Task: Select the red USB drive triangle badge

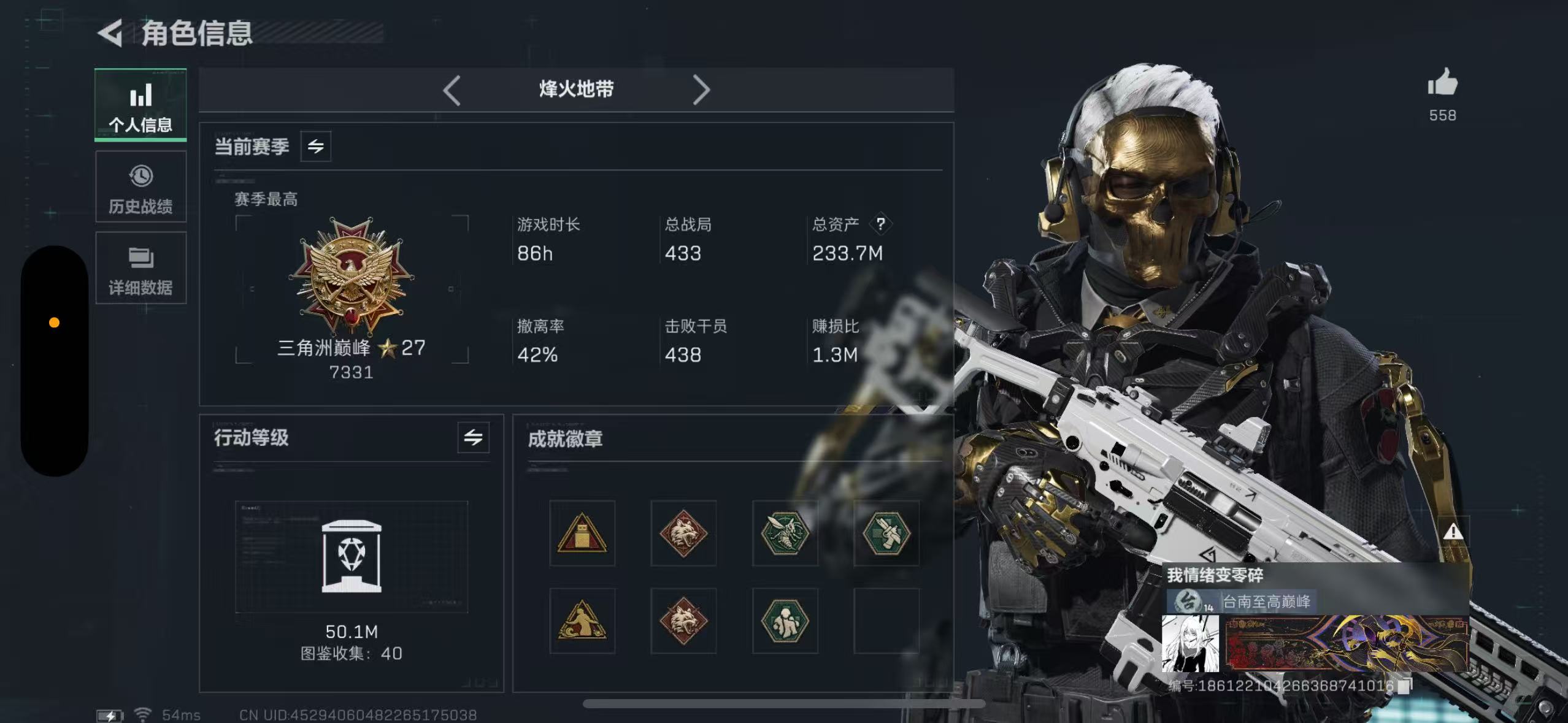Action: (582, 533)
